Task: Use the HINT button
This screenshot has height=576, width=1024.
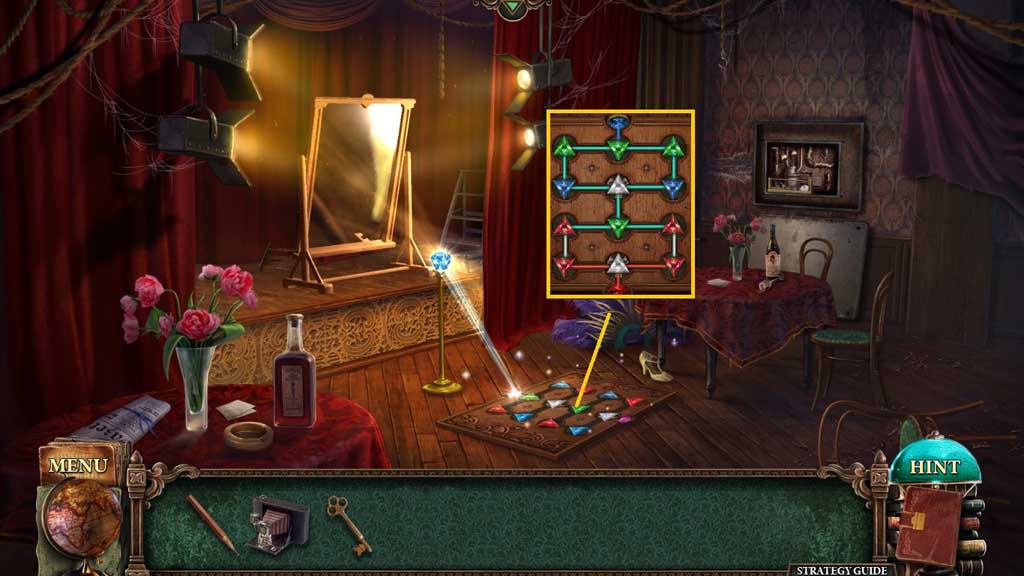Action: coord(933,467)
